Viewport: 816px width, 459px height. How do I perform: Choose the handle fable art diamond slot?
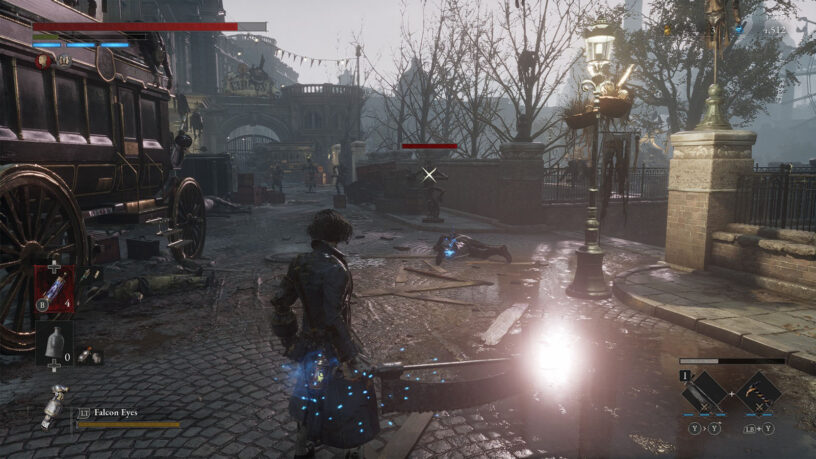coord(757,392)
